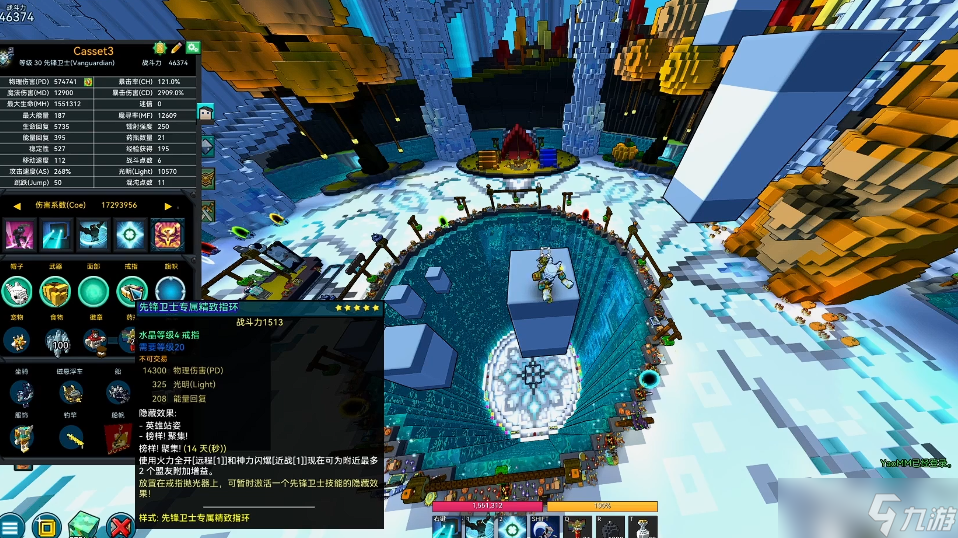Open the green cube build button
This screenshot has width=958, height=538.
84,525
